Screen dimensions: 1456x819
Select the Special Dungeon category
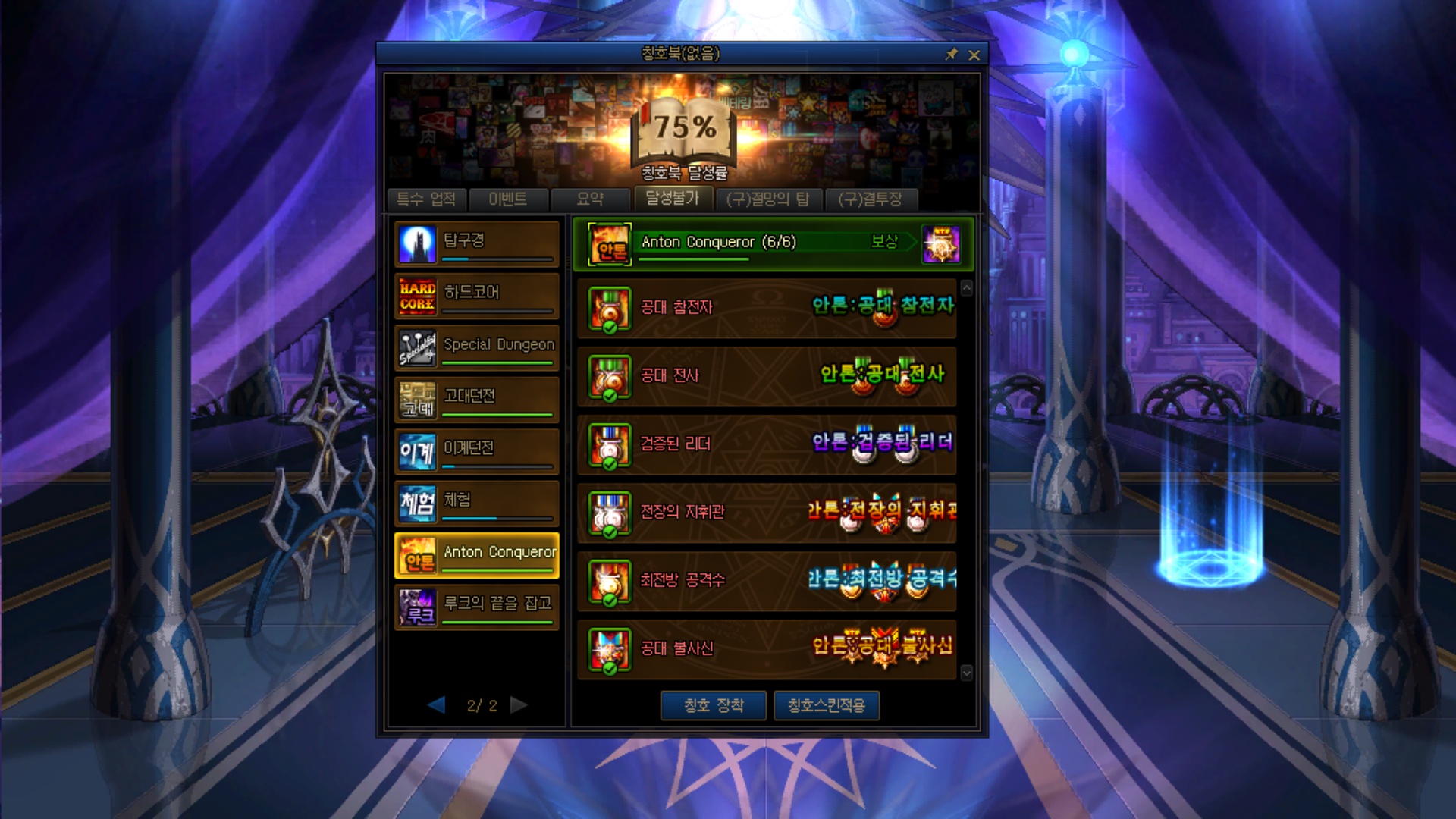[x=477, y=347]
